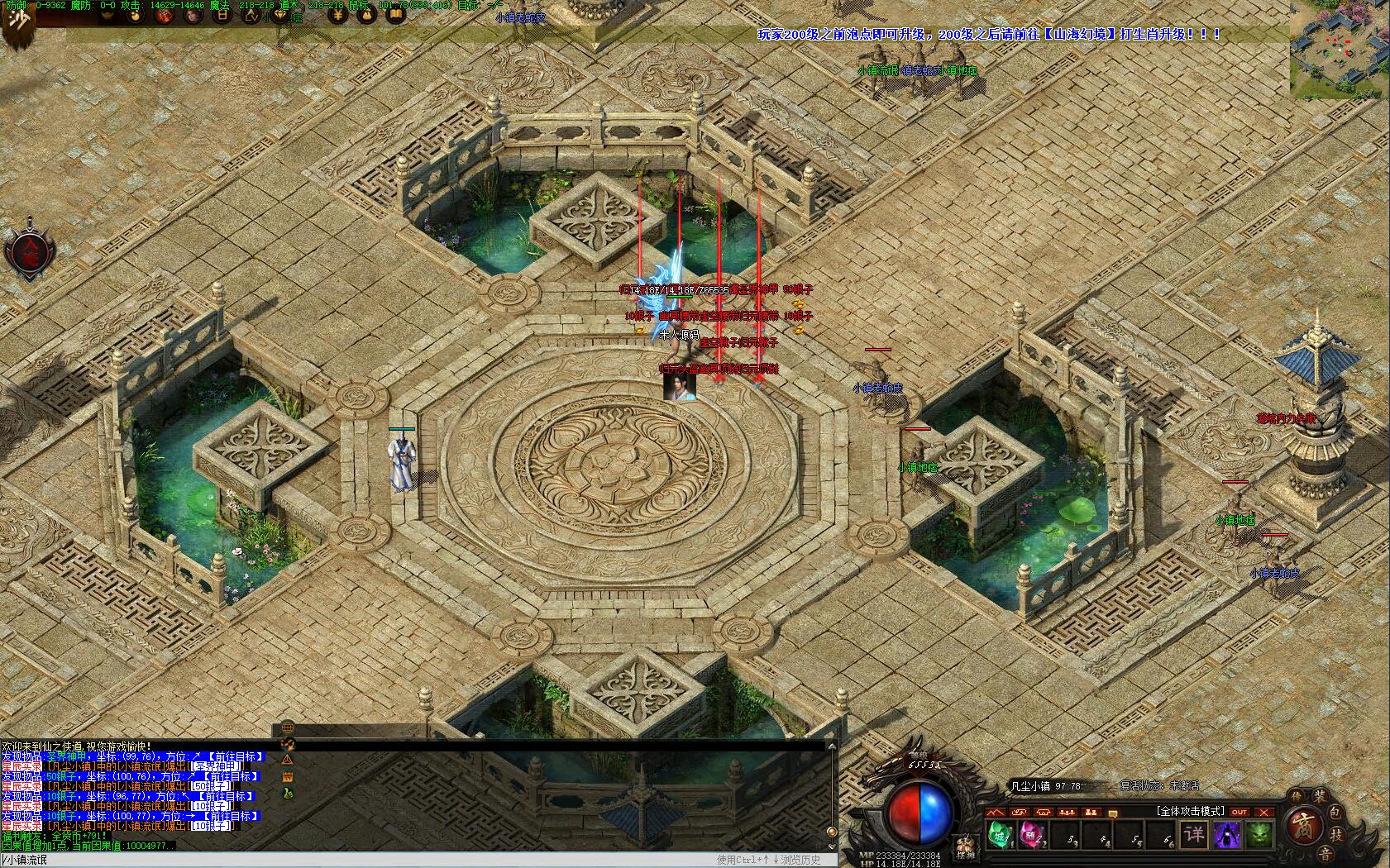Image resolution: width=1390 pixels, height=868 pixels.
Task: Open the 详 details button
Action: (1194, 833)
